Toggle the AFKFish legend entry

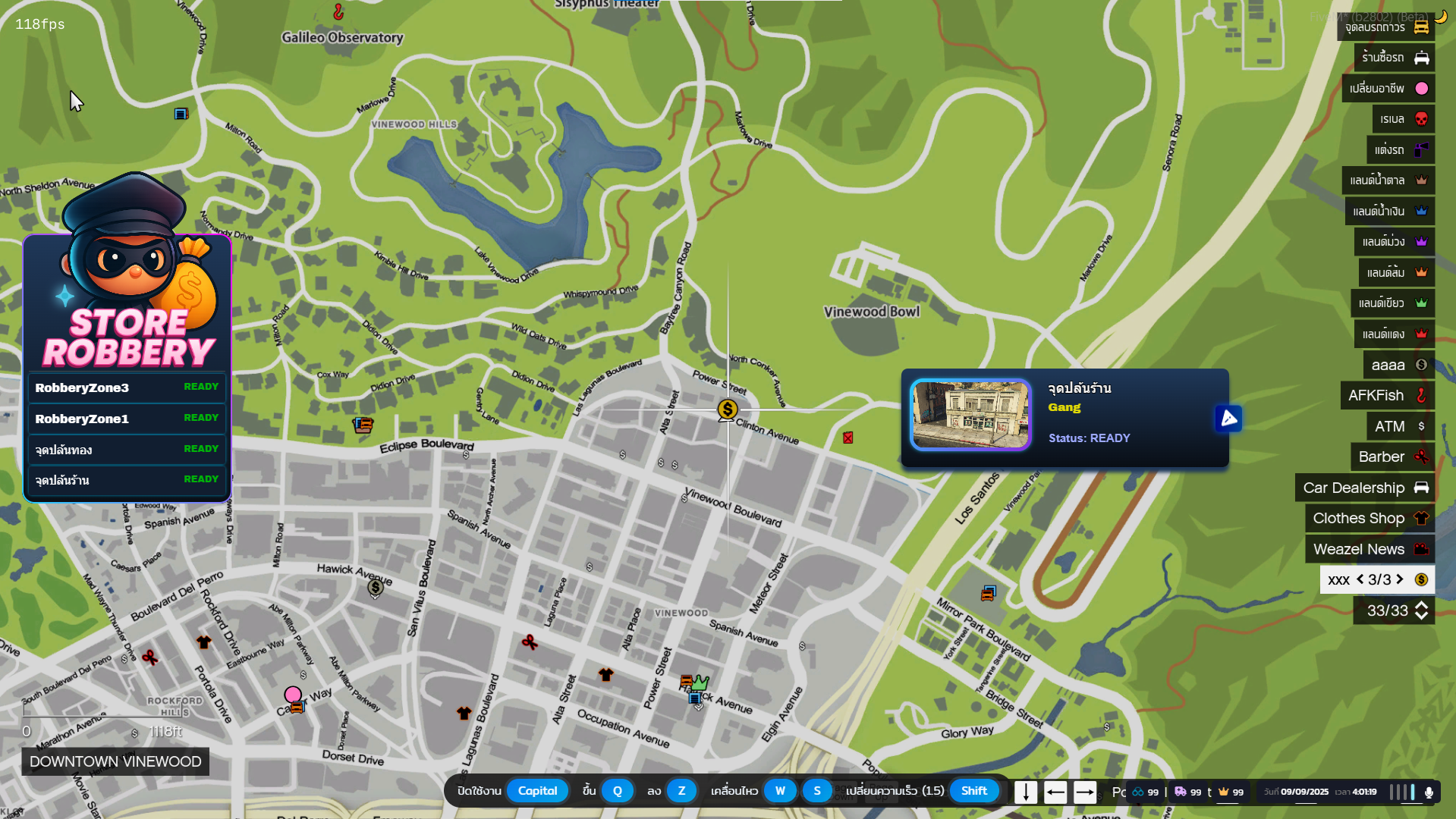pyautogui.click(x=1387, y=395)
